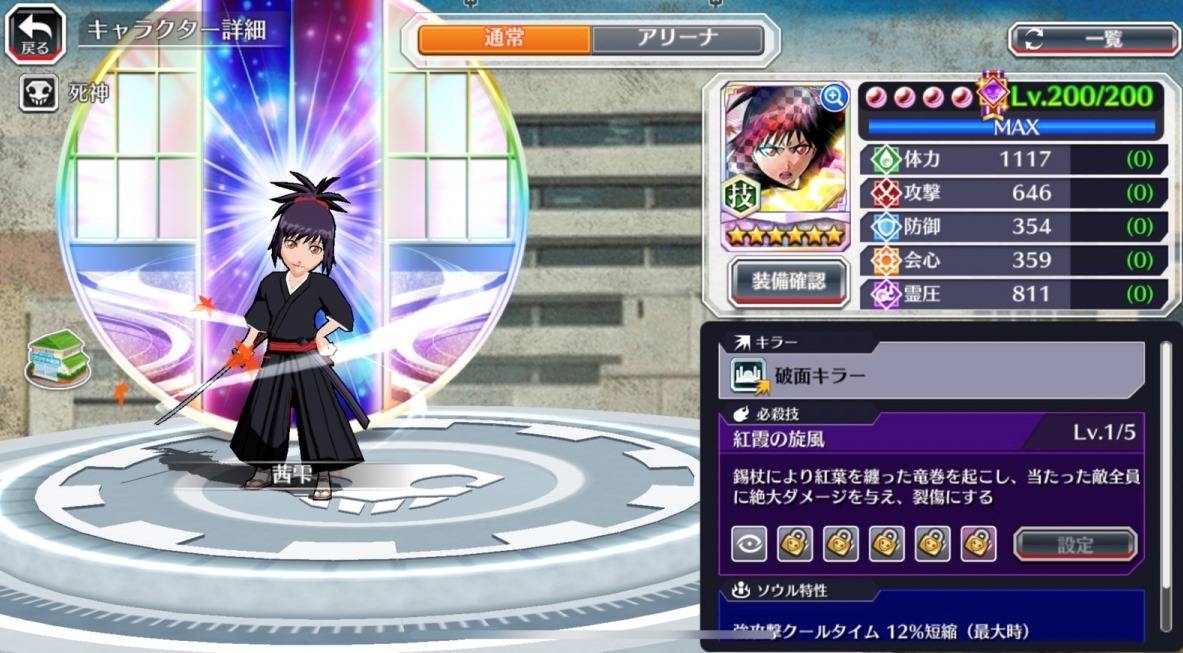View special move with the eye icon
The height and width of the screenshot is (653, 1183).
749,543
